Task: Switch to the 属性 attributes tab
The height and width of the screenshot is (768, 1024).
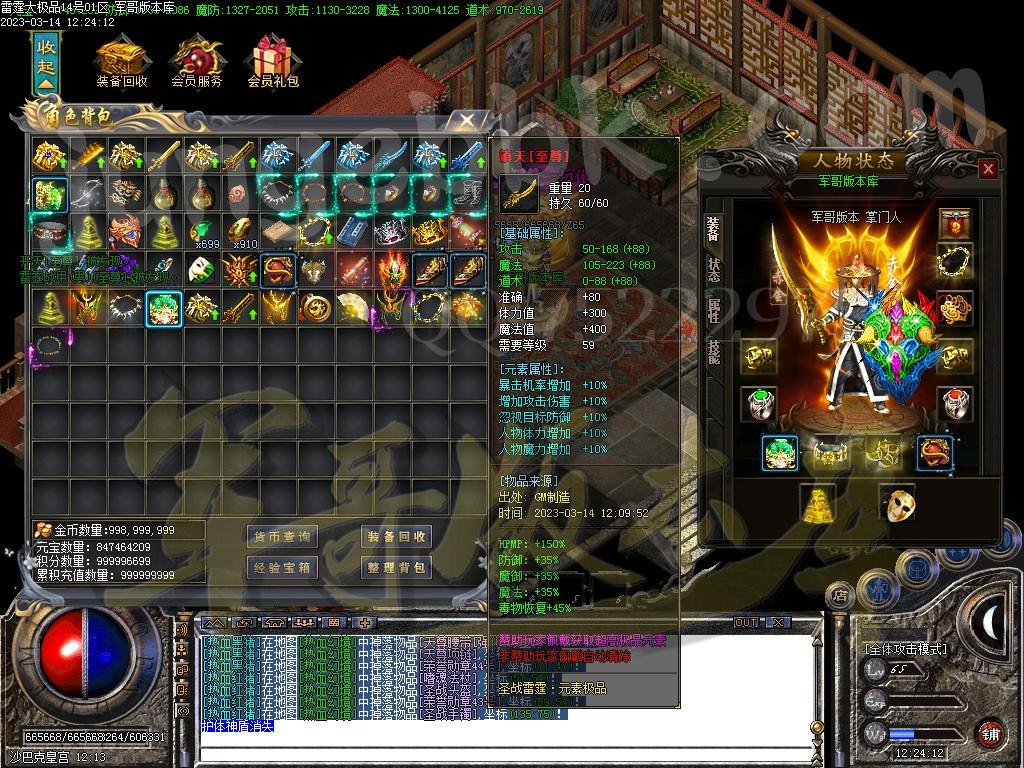Action: [x=713, y=311]
